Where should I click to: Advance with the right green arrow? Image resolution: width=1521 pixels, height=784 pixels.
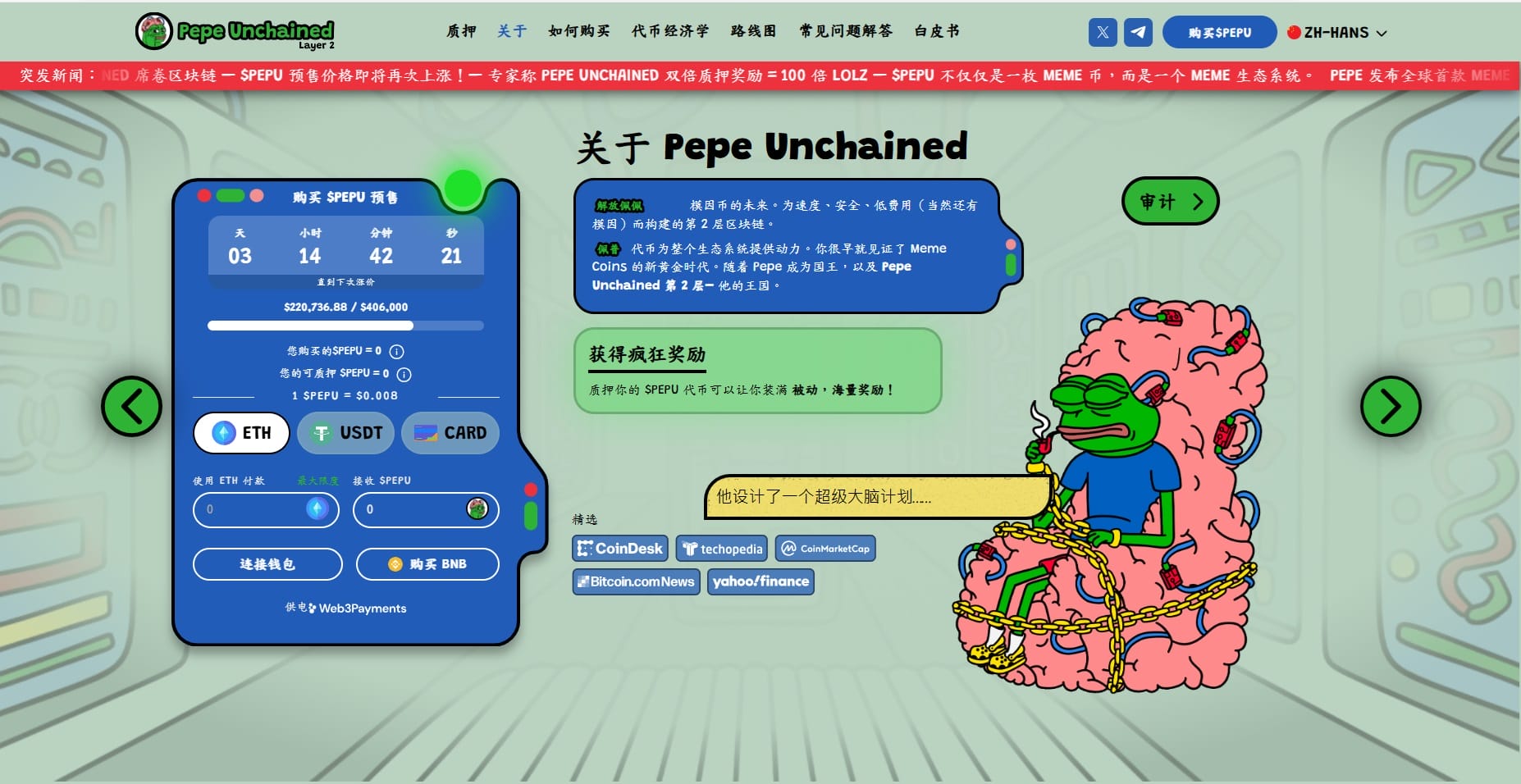1391,406
